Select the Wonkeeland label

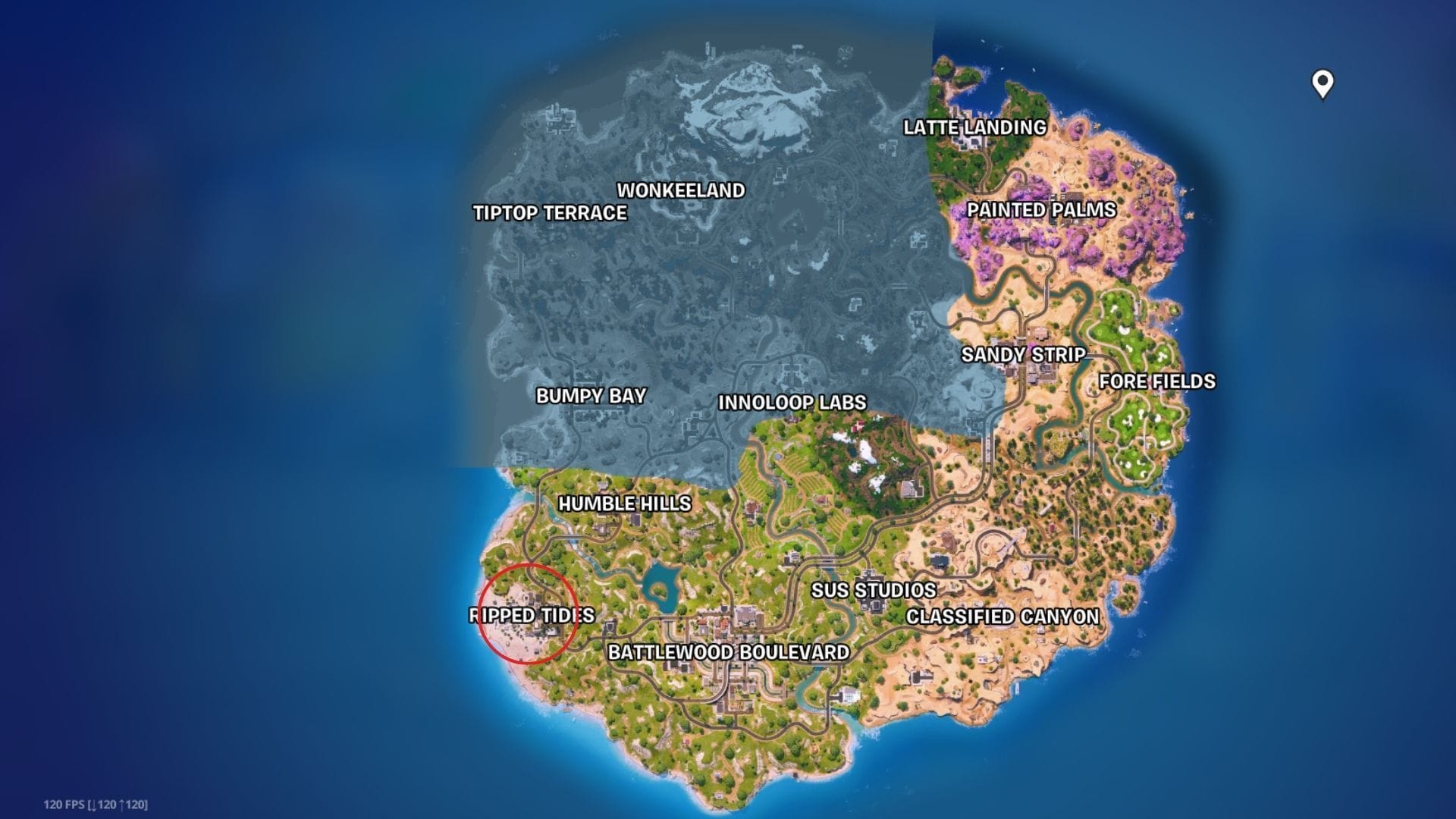[680, 191]
